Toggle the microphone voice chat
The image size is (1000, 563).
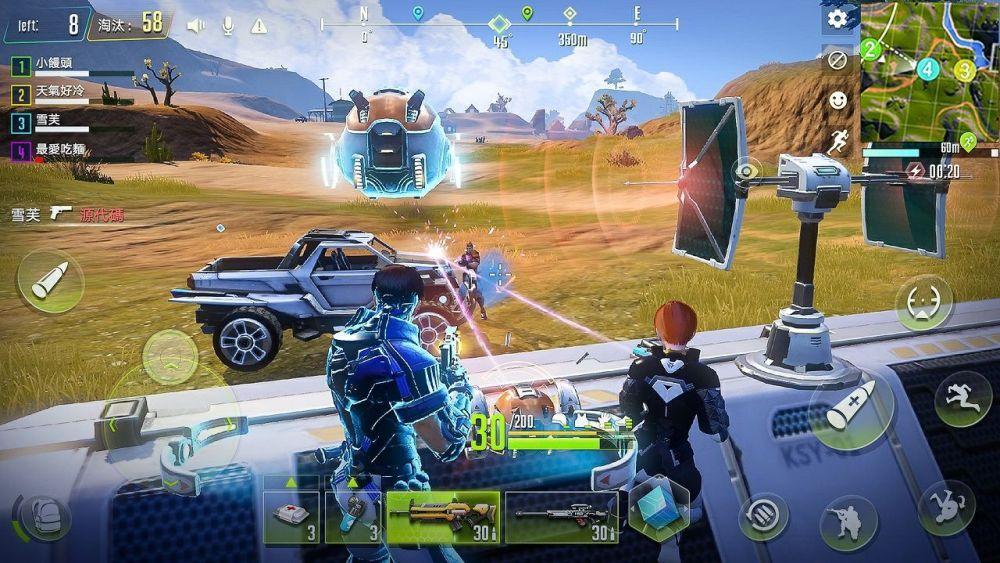pyautogui.click(x=228, y=25)
